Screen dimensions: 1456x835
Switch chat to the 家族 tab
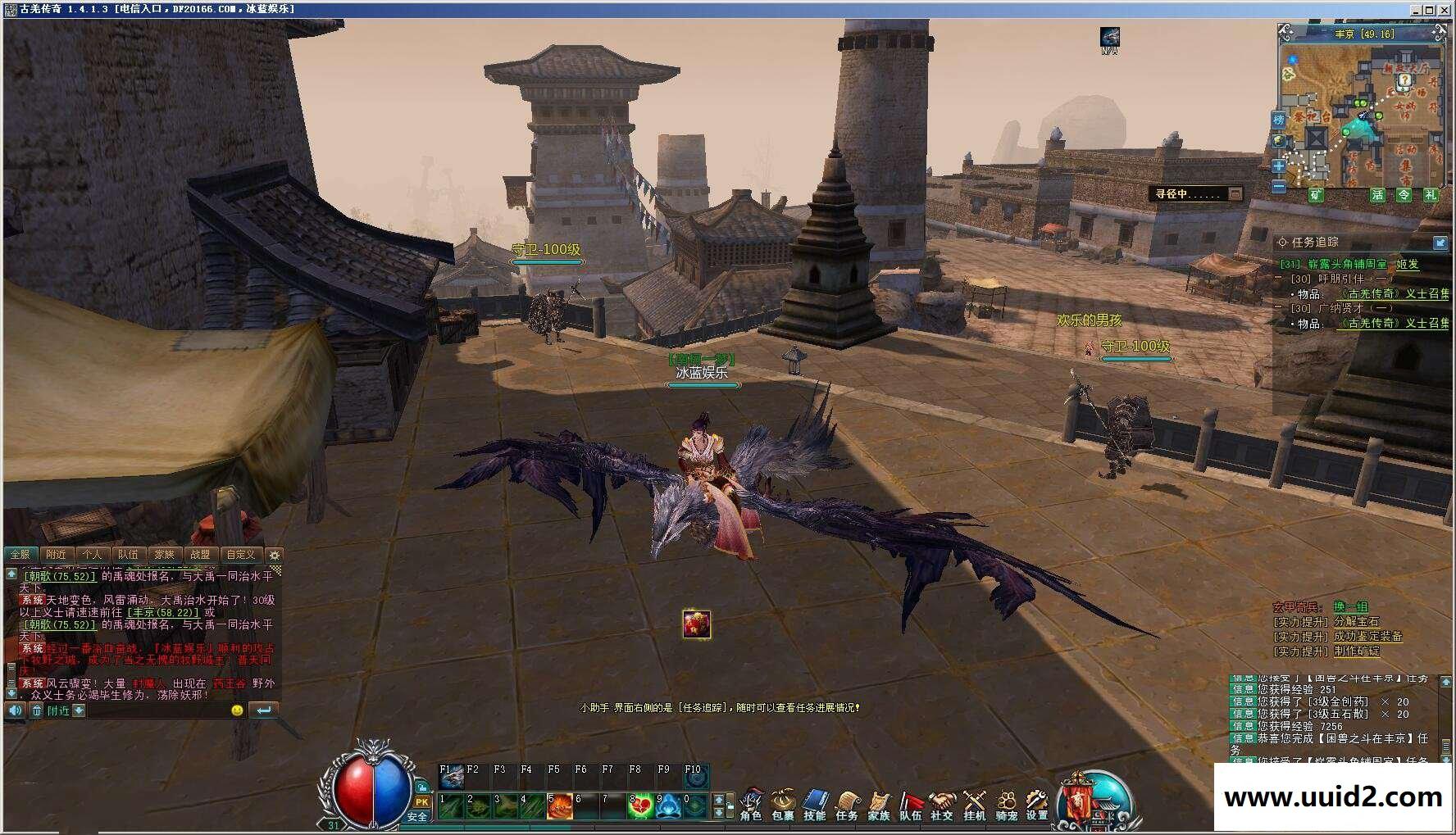(x=165, y=555)
